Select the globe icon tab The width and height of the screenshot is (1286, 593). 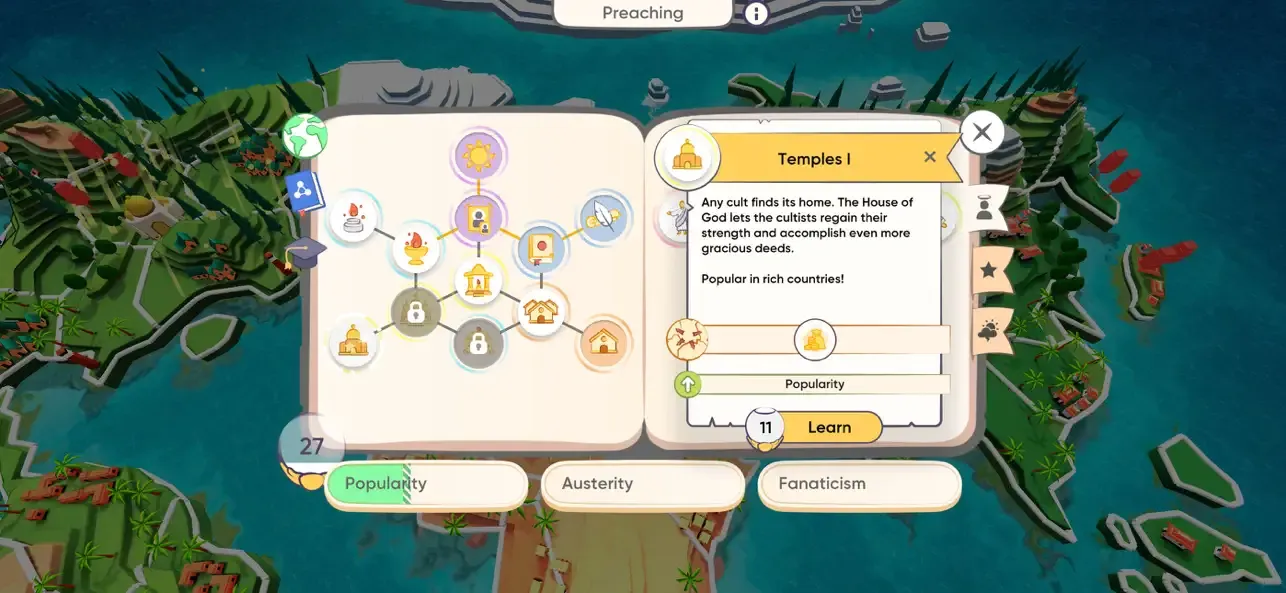coord(305,136)
